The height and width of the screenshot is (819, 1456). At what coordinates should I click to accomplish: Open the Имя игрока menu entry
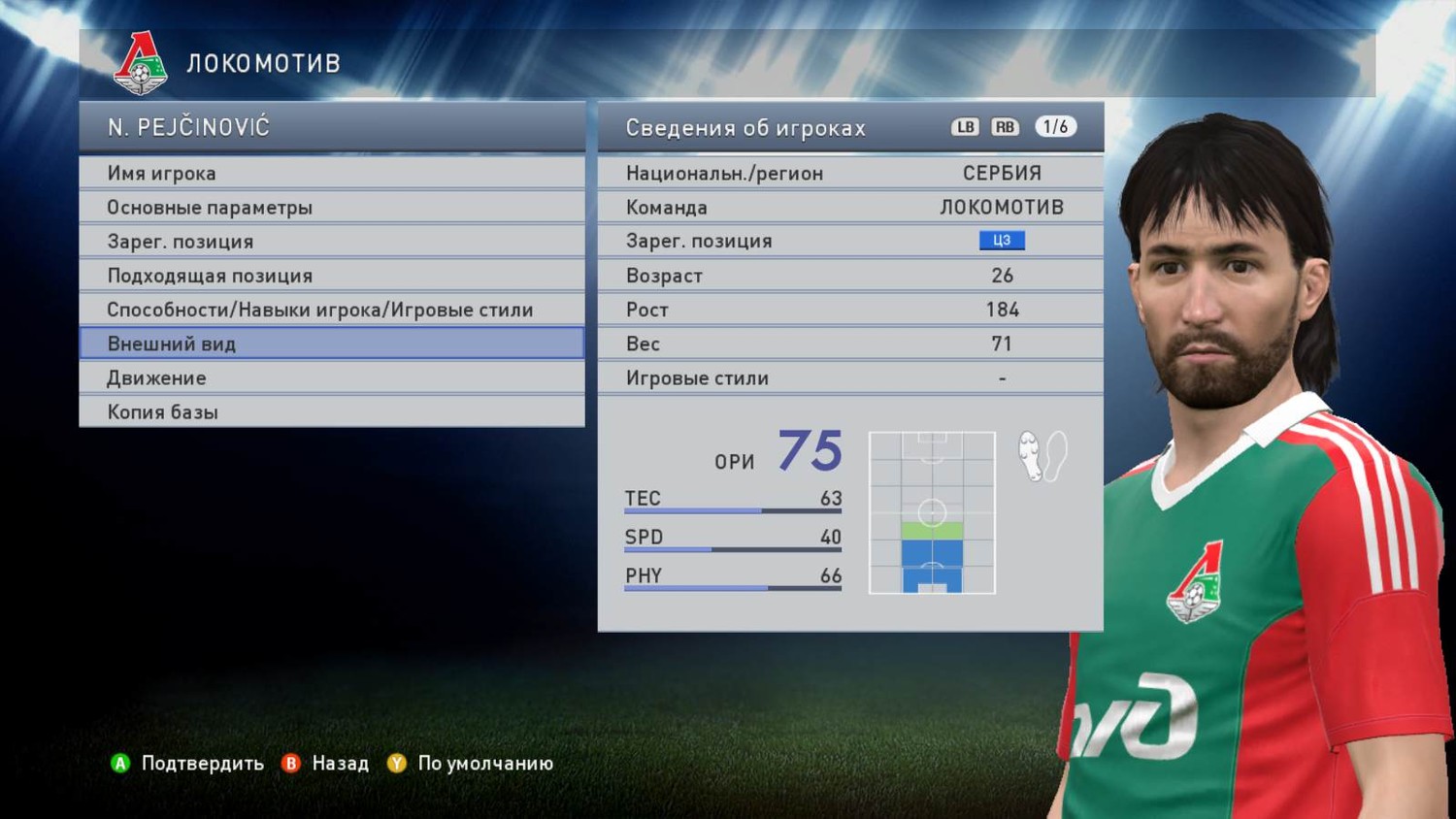[x=331, y=173]
